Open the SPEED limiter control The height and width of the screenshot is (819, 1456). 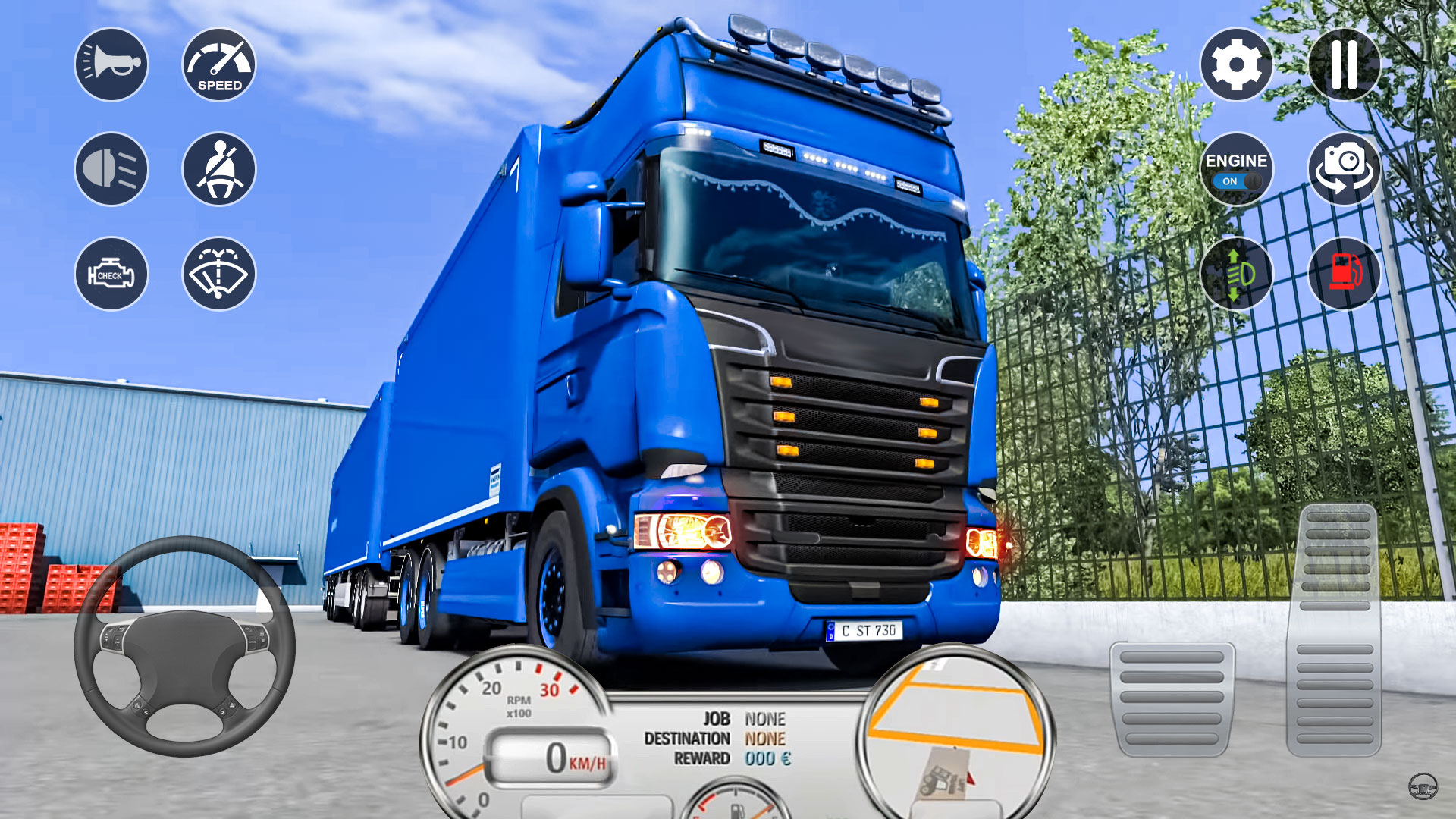(218, 65)
